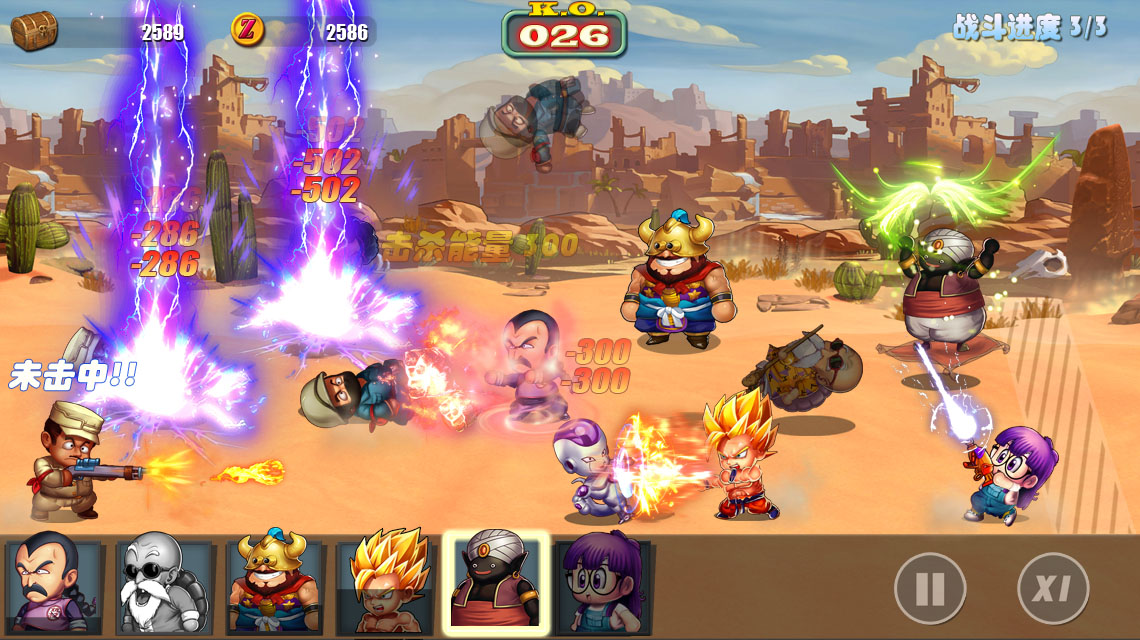Screen dimensions: 1140x640
Task: Choose the bald bearded old master portrait
Action: (x=164, y=586)
